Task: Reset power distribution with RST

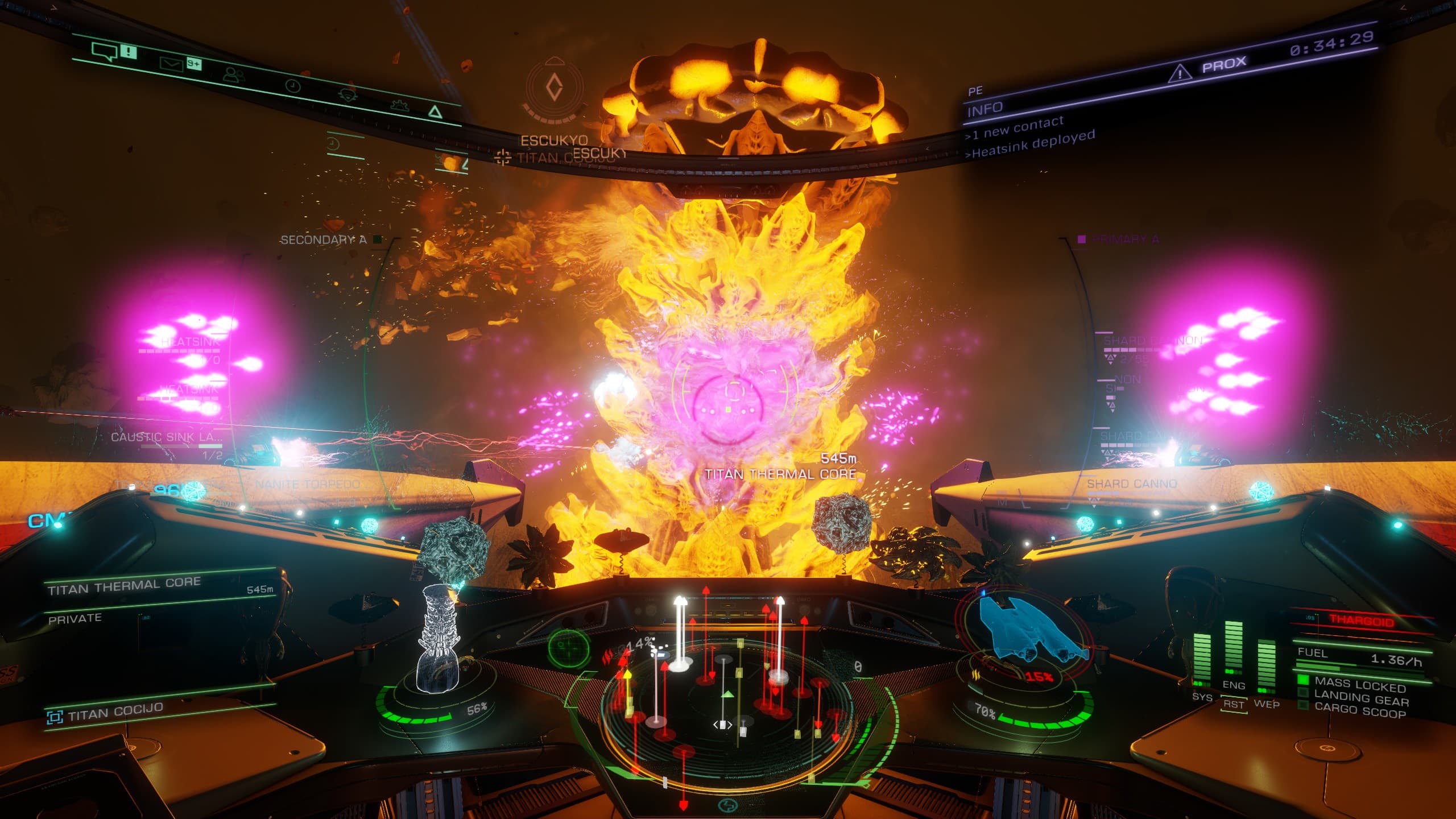Action: pyautogui.click(x=1234, y=704)
